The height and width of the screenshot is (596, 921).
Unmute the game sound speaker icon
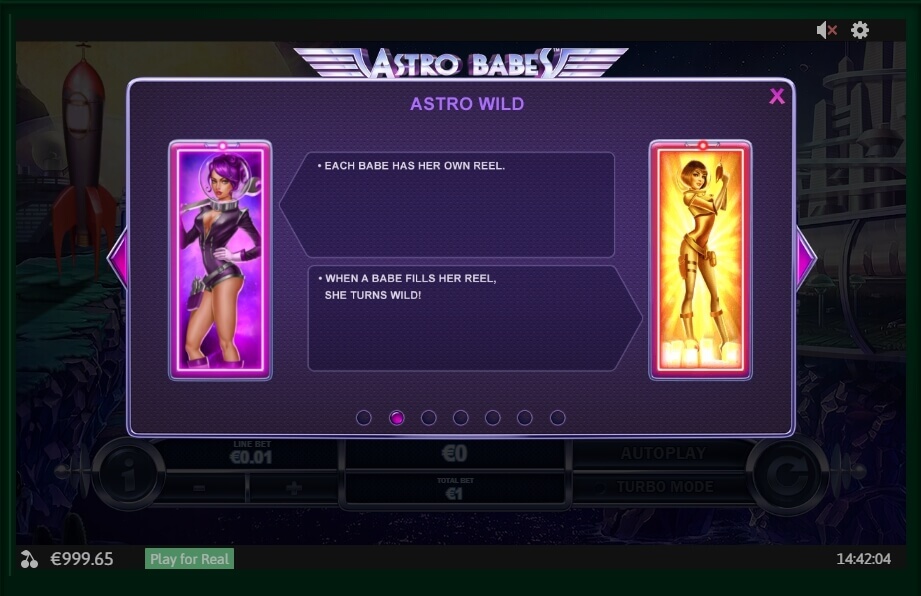point(826,30)
